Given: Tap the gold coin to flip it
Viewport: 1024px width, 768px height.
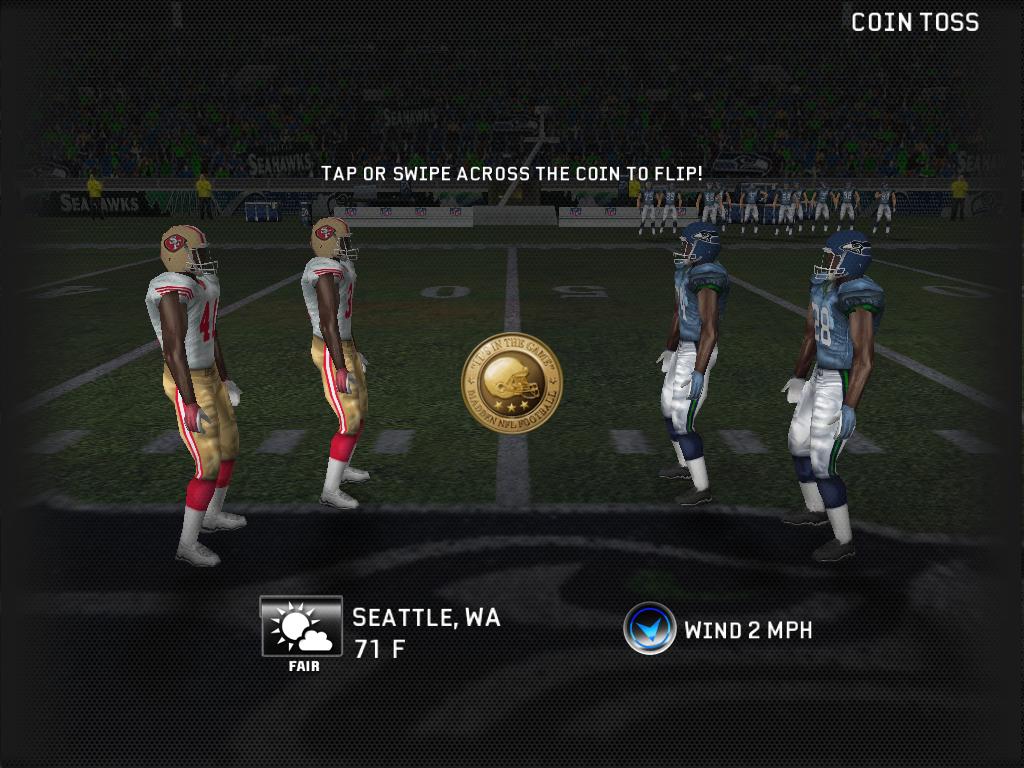Looking at the screenshot, I should click(511, 383).
